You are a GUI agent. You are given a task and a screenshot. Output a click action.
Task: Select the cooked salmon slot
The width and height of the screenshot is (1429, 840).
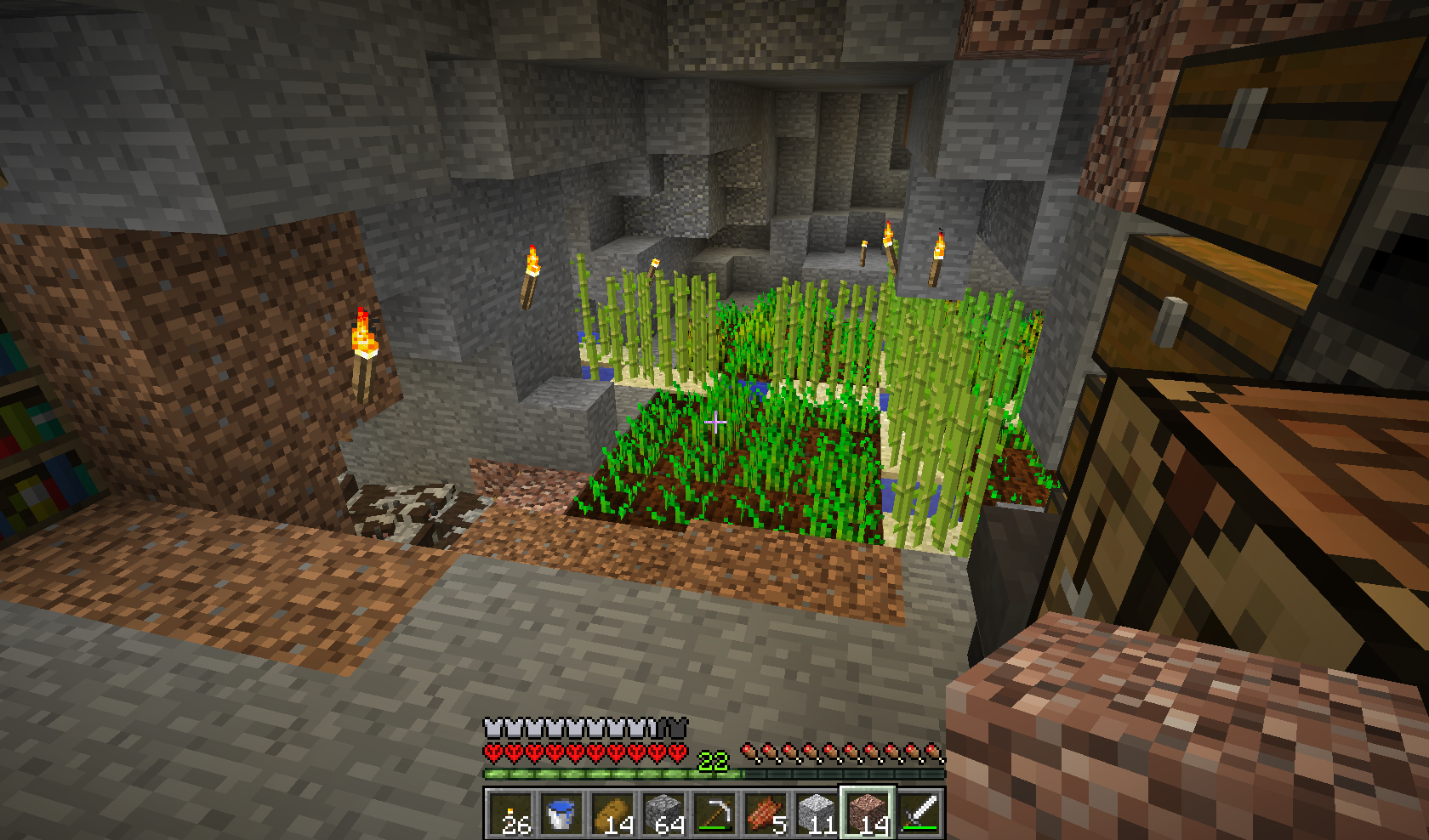click(x=766, y=814)
